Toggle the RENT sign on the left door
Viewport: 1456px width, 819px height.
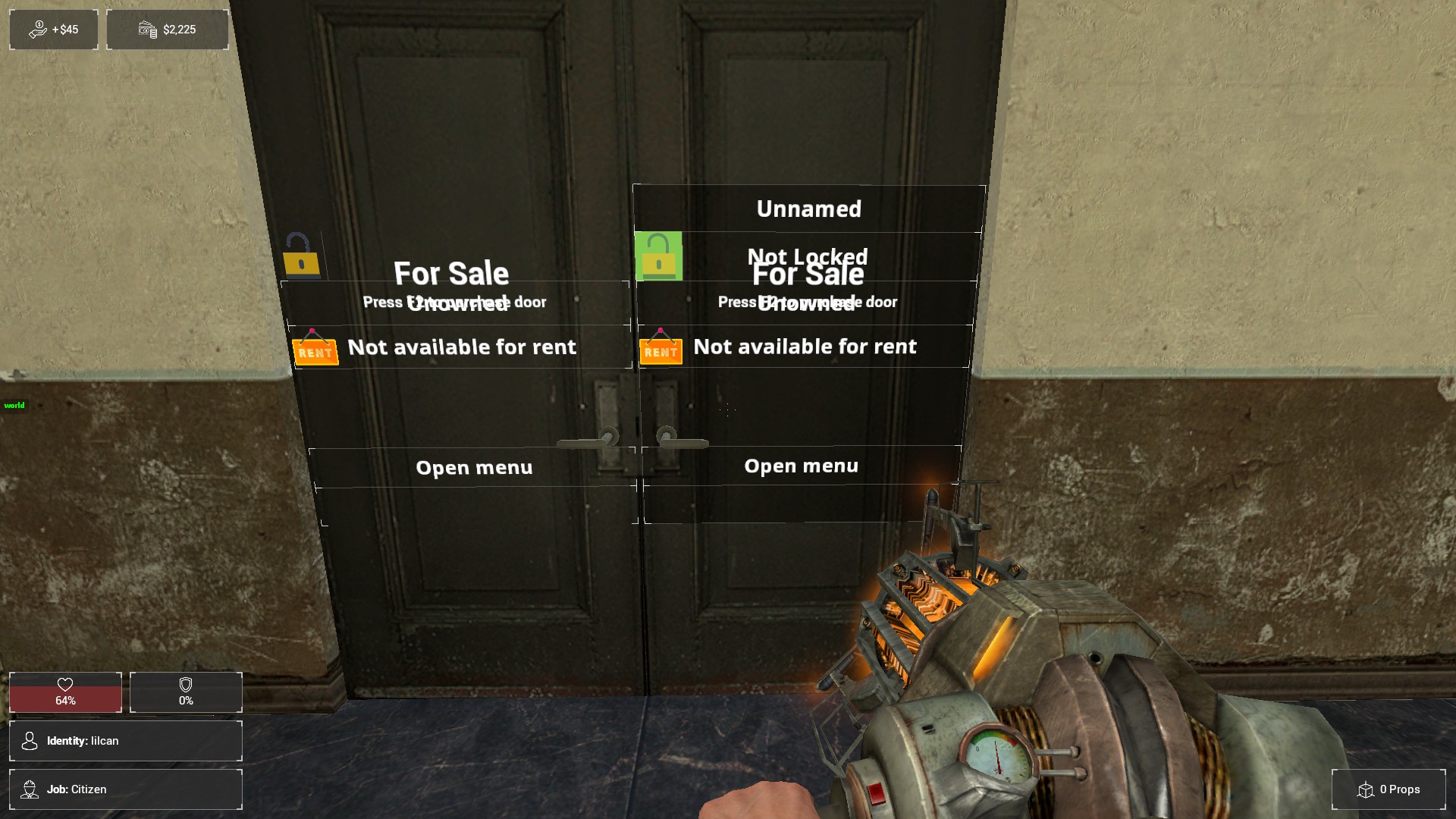point(316,351)
